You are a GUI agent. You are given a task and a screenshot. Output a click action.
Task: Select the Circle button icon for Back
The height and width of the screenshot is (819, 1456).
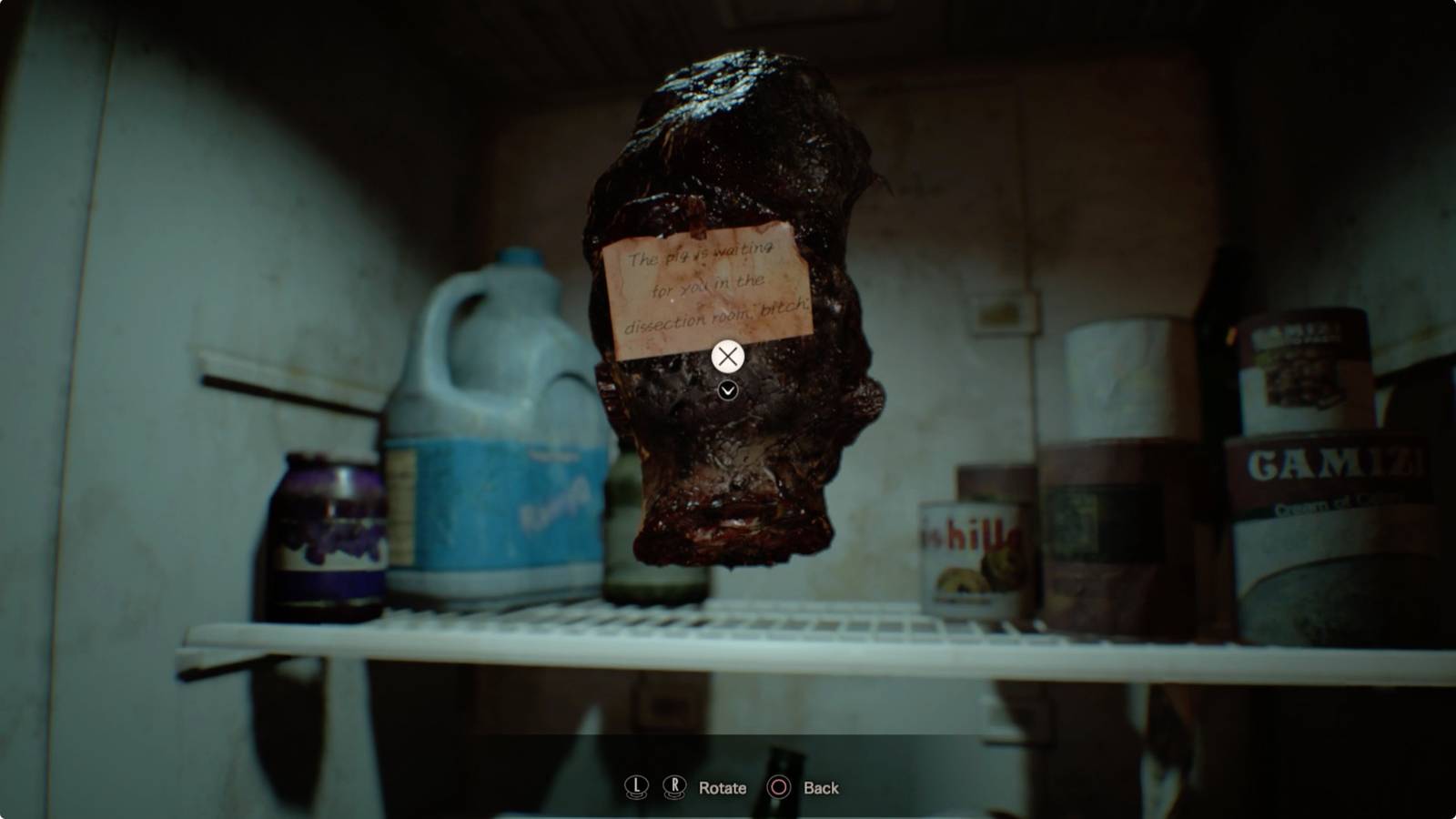click(778, 788)
